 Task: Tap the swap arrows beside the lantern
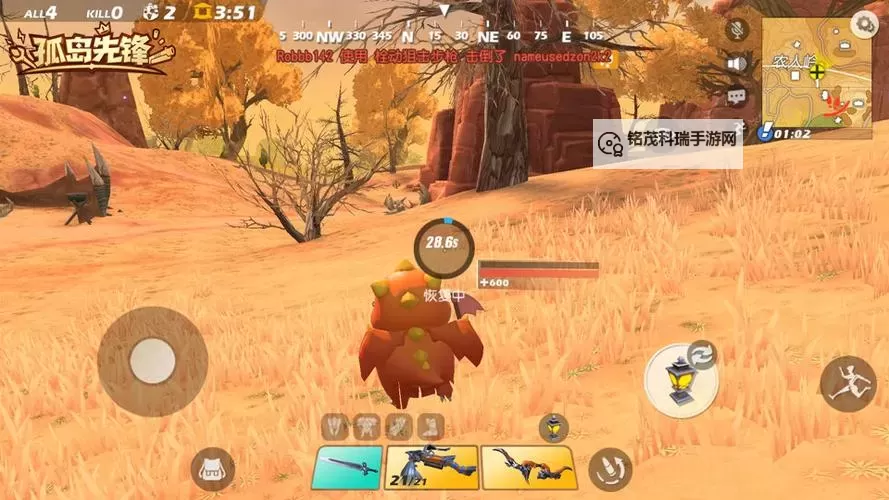point(703,354)
